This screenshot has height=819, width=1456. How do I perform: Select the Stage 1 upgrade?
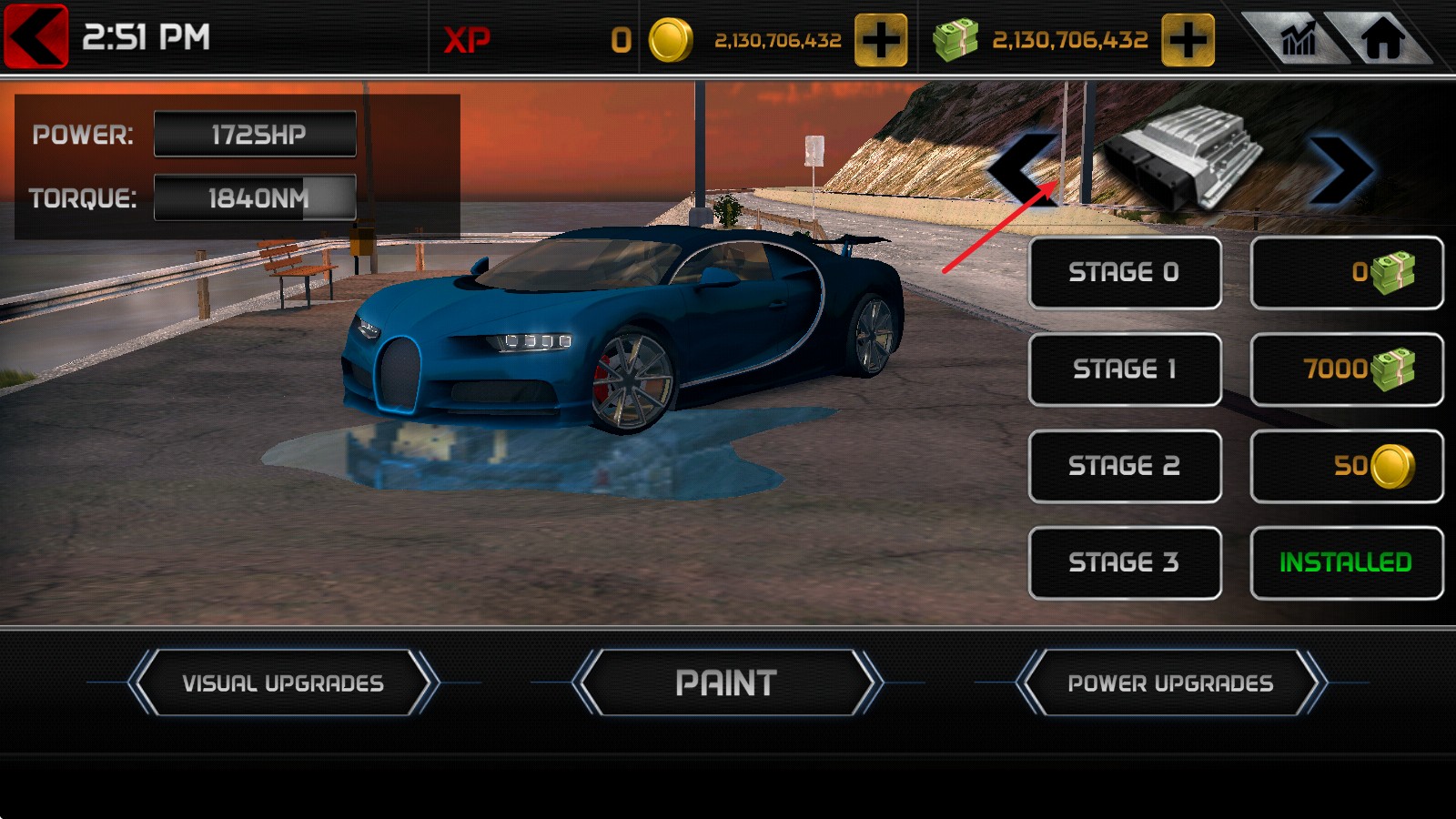(1125, 369)
